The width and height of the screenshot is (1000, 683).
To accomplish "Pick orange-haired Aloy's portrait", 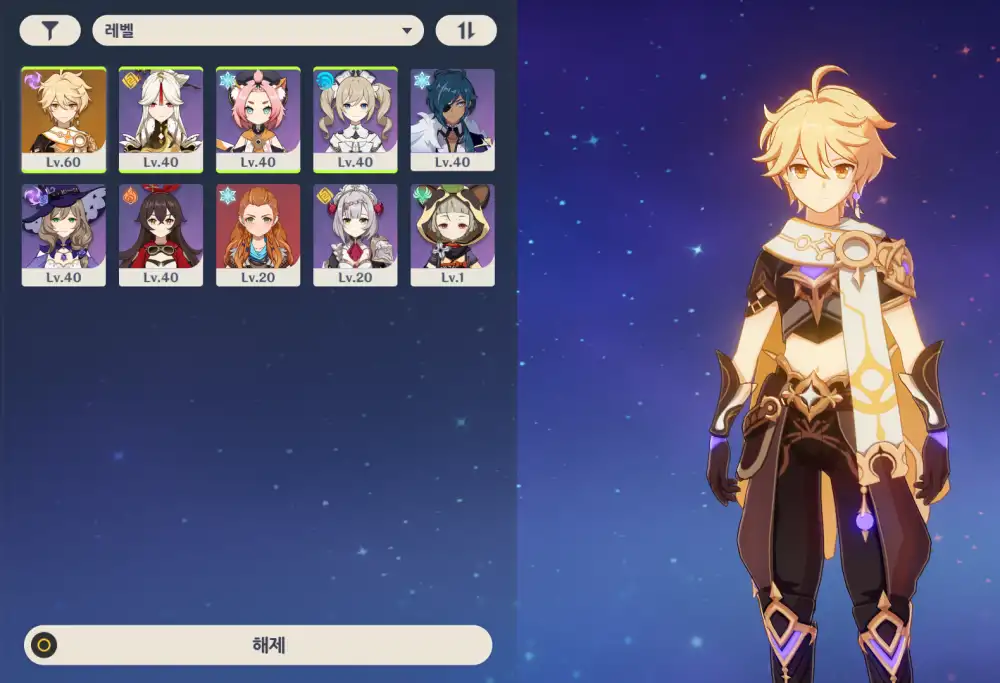I will coord(258,235).
